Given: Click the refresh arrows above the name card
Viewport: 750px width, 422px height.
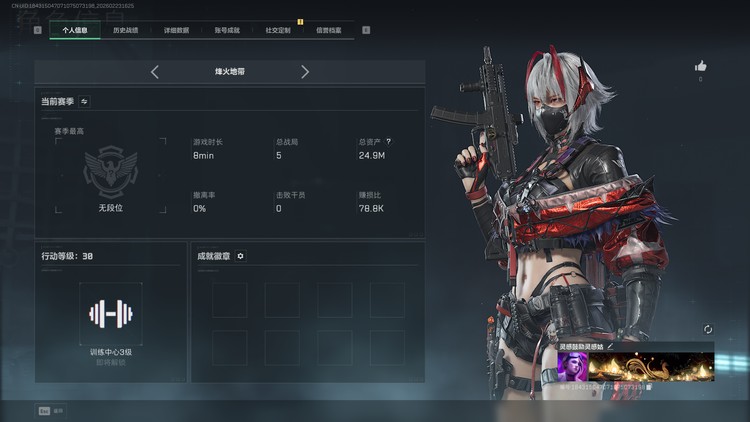Looking at the screenshot, I should tap(708, 329).
